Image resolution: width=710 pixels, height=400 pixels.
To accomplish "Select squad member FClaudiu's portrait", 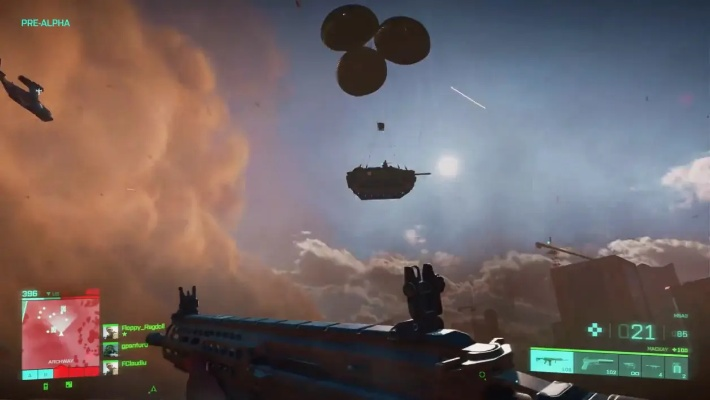I will point(110,367).
